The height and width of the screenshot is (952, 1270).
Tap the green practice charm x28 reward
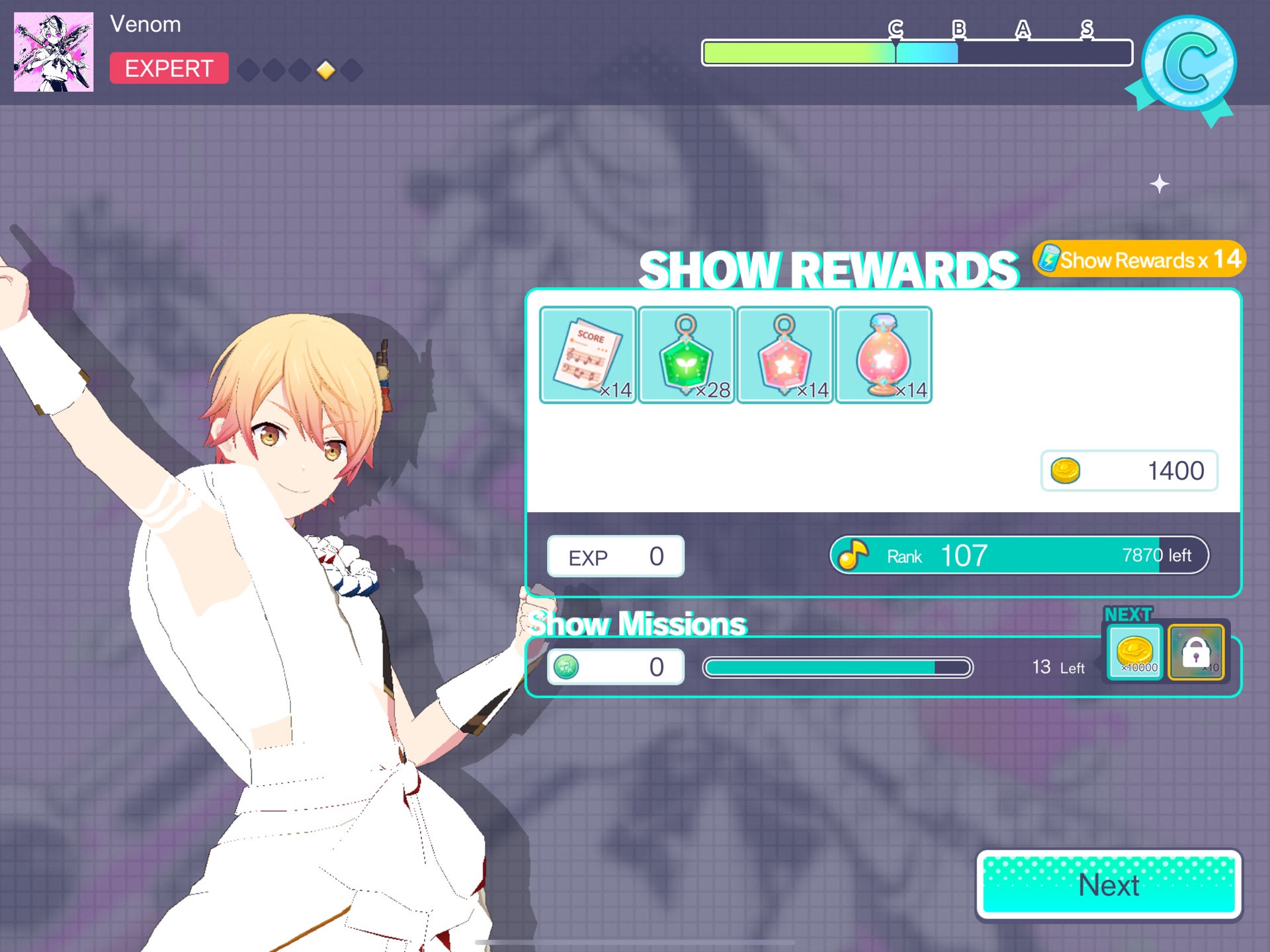click(x=686, y=355)
